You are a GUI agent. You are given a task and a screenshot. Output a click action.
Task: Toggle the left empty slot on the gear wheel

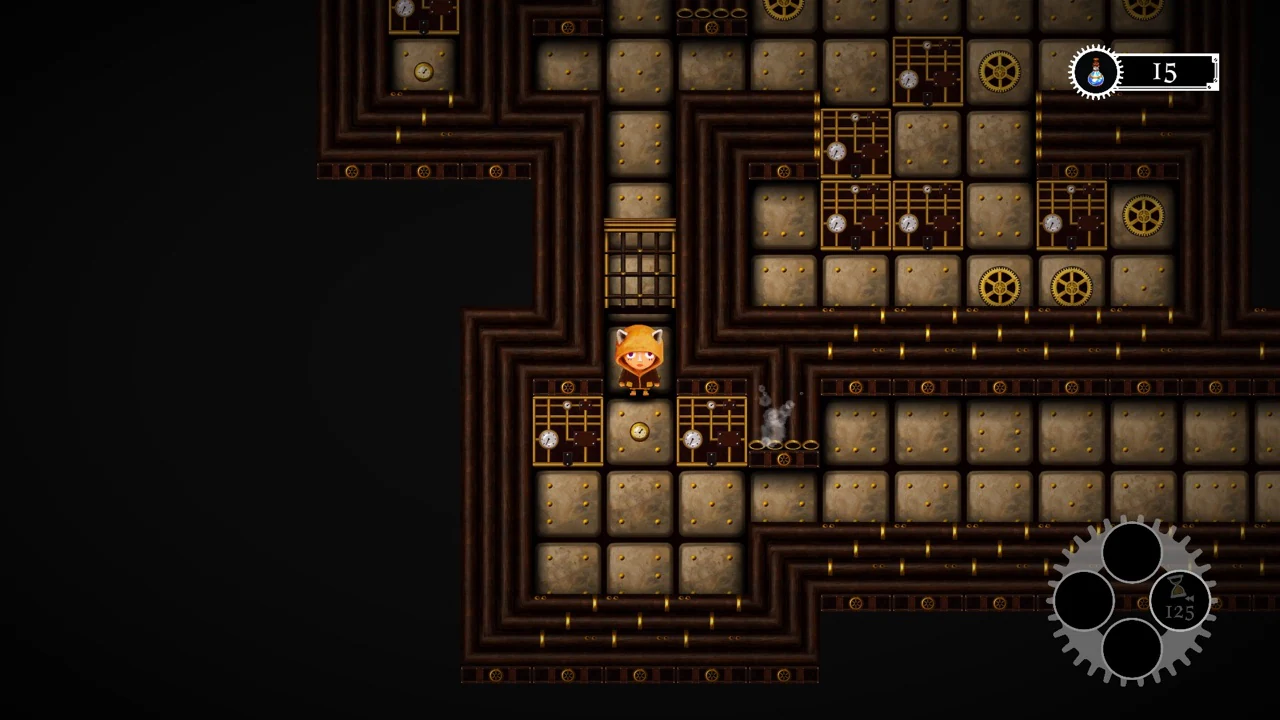point(1083,598)
